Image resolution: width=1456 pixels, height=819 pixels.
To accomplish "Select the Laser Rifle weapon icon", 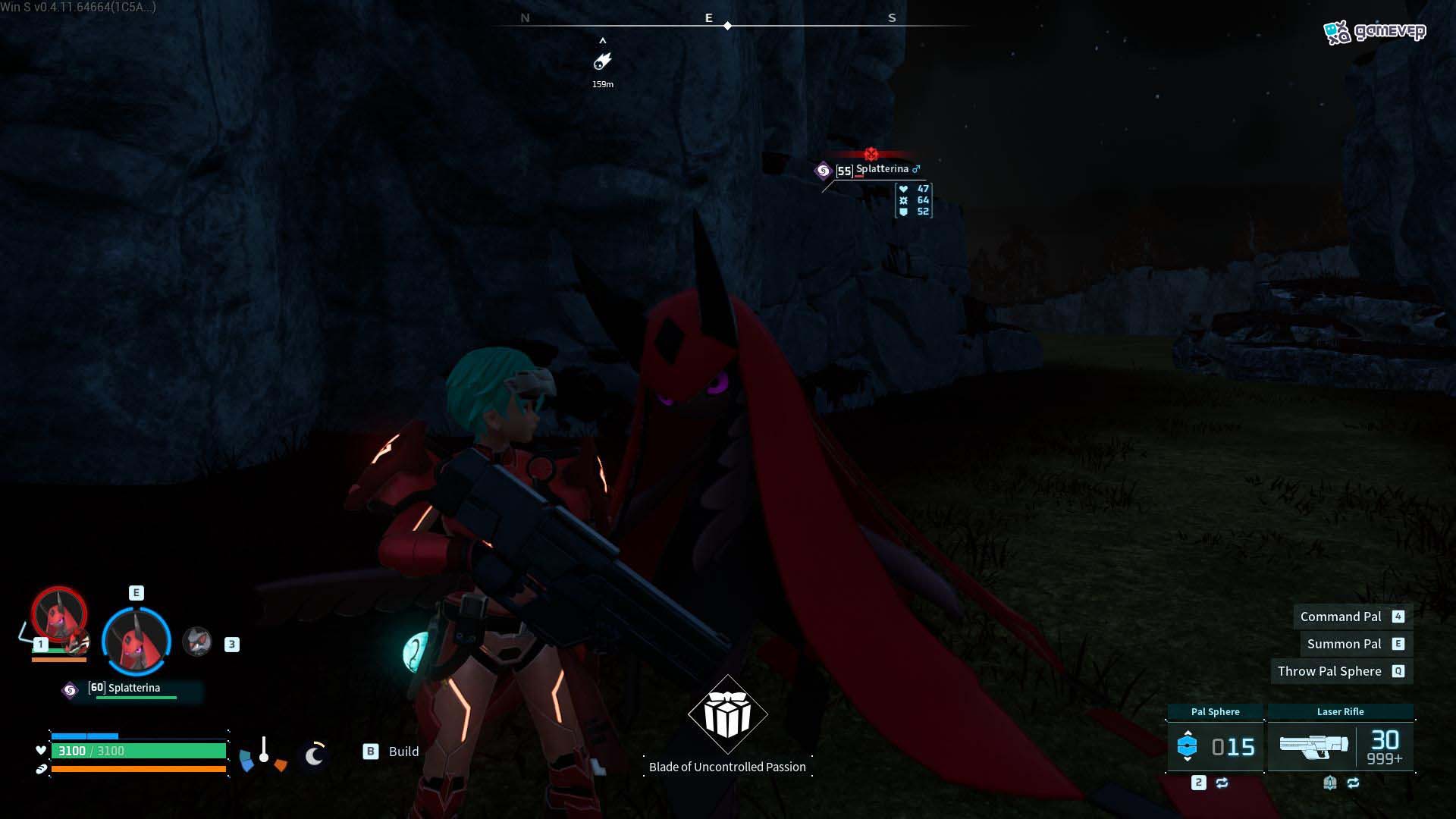I will tap(1314, 747).
